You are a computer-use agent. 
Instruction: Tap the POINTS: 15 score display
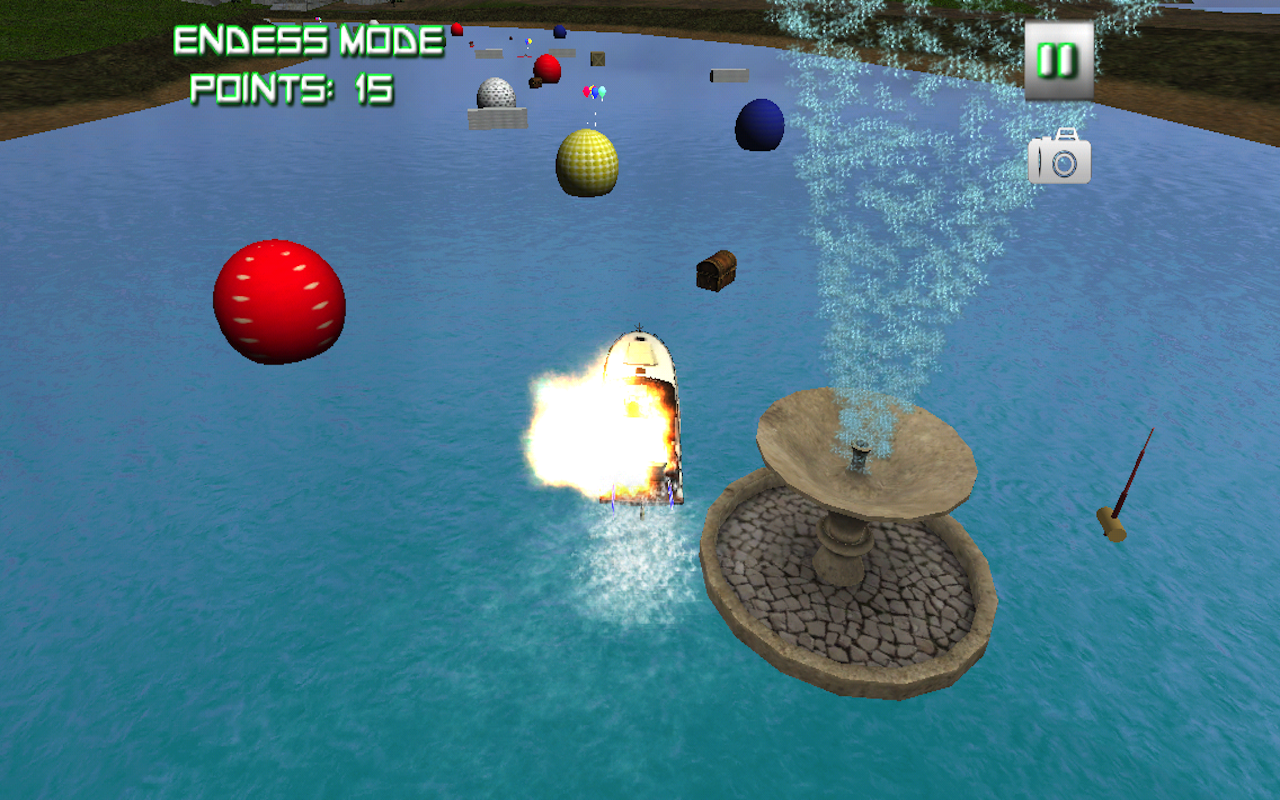click(x=292, y=86)
